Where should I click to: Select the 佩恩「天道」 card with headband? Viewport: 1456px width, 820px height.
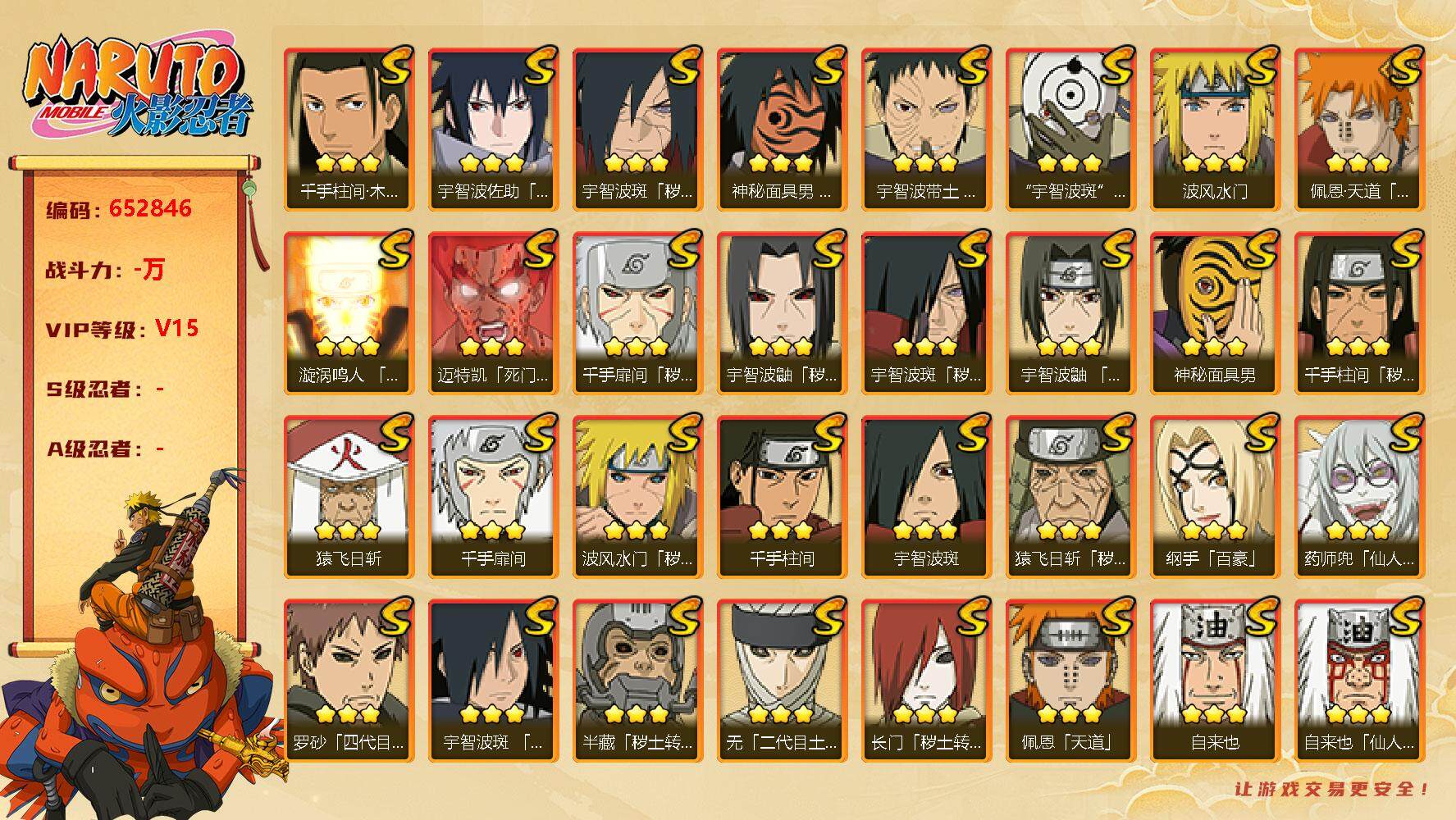click(1071, 680)
